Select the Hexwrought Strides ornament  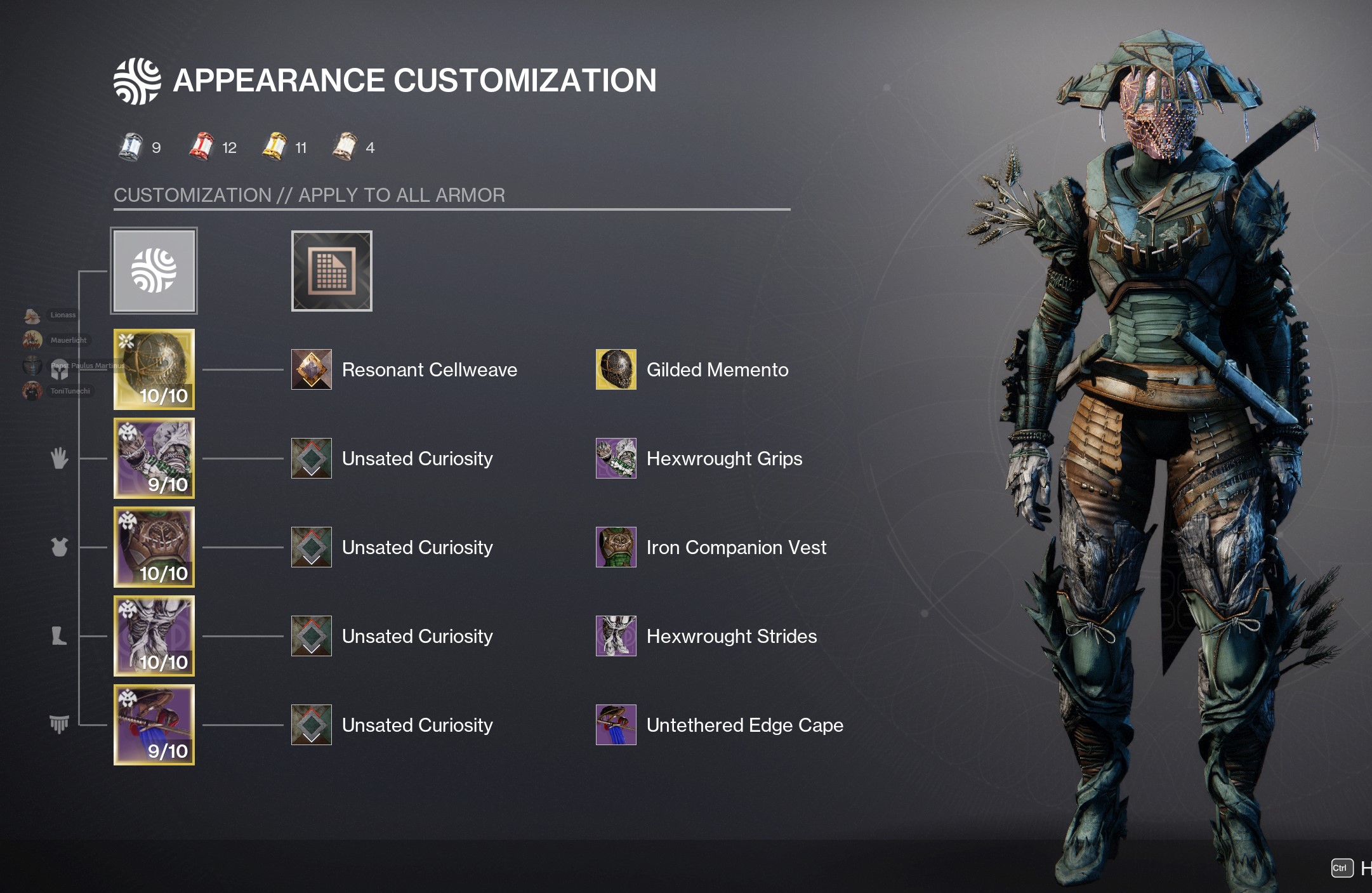(x=616, y=636)
